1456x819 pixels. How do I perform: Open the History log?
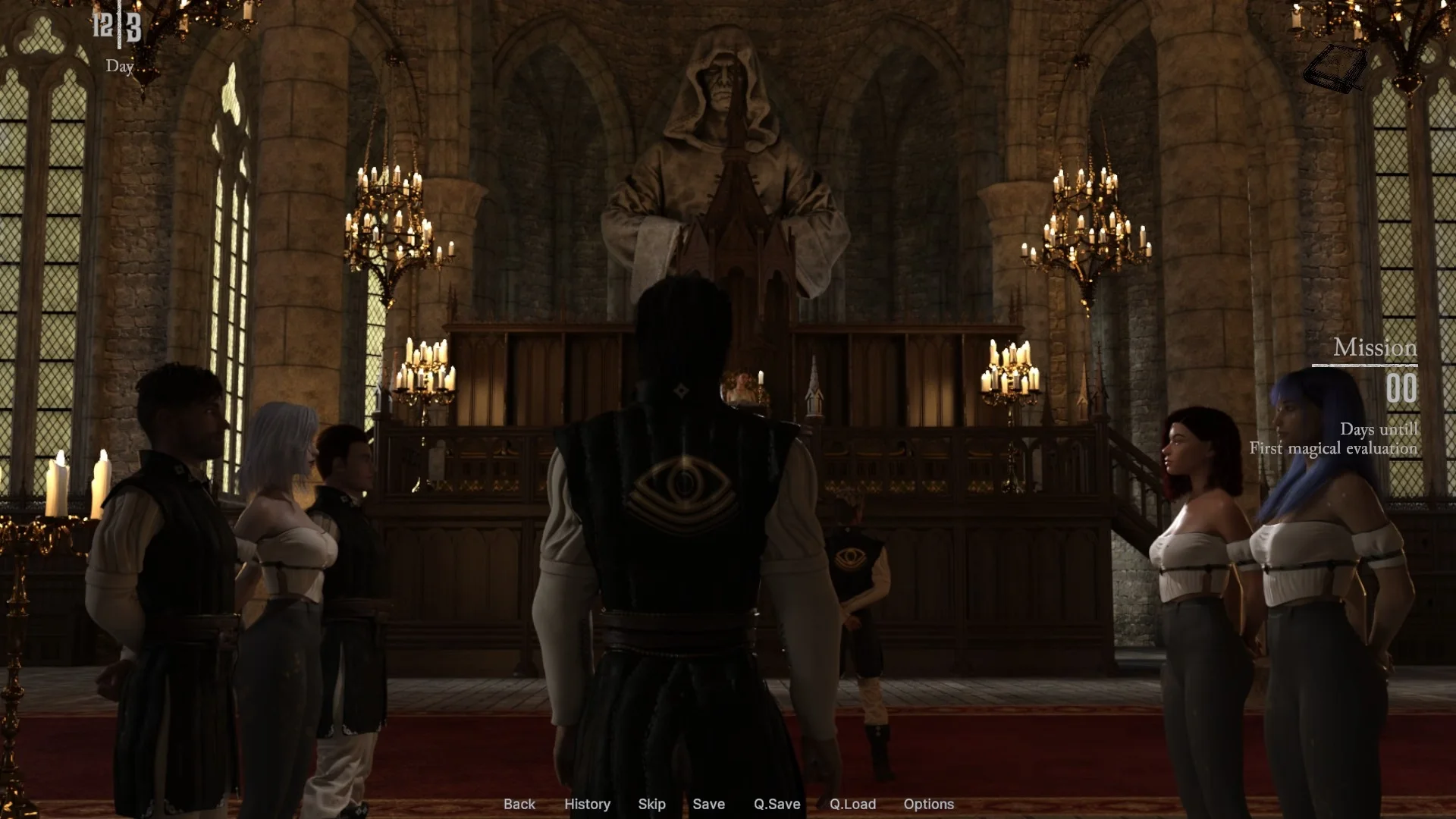(587, 804)
